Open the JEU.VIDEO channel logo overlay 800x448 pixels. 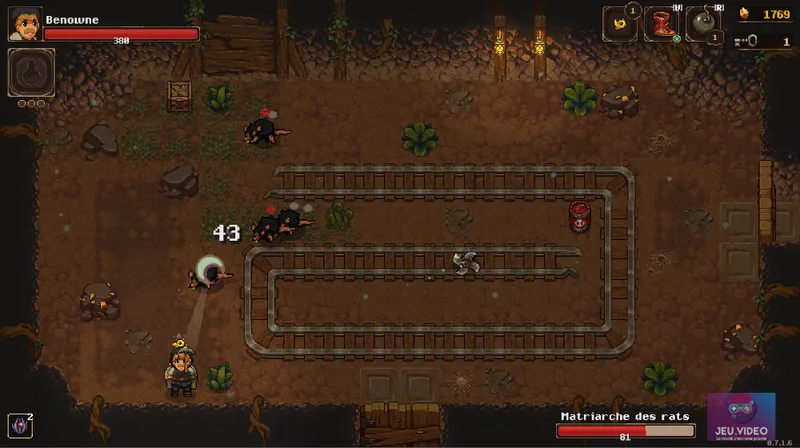pos(740,416)
